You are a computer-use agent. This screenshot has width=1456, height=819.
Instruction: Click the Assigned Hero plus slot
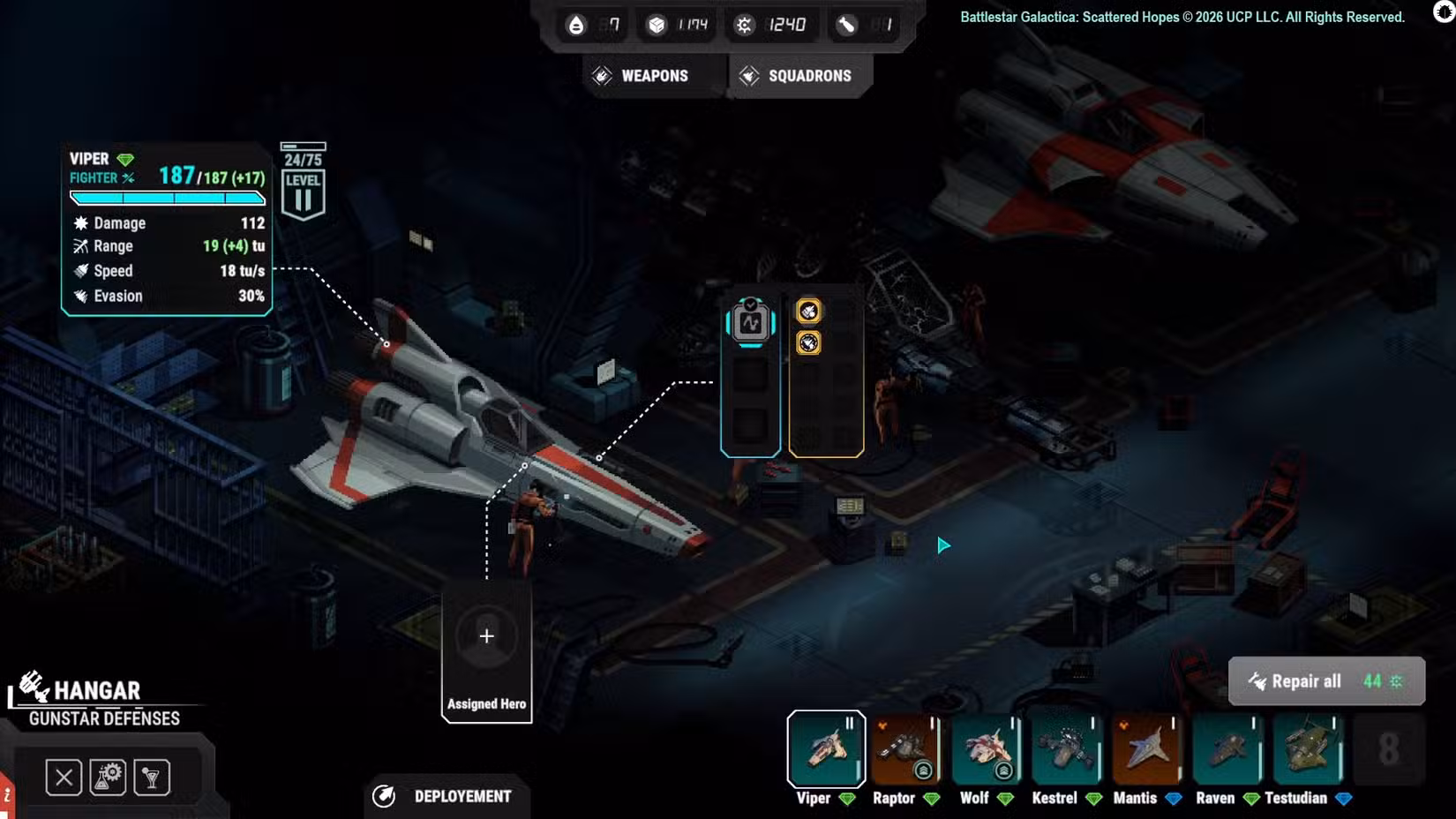(x=485, y=635)
